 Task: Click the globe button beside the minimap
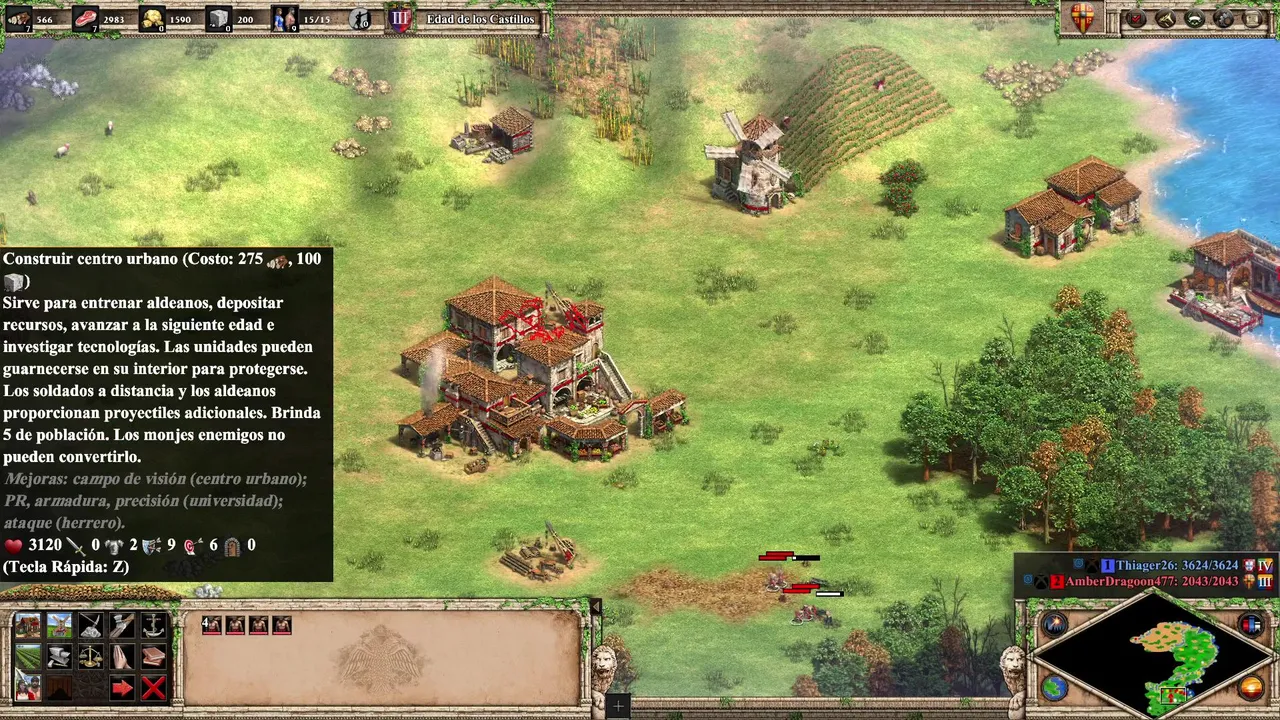click(1054, 687)
